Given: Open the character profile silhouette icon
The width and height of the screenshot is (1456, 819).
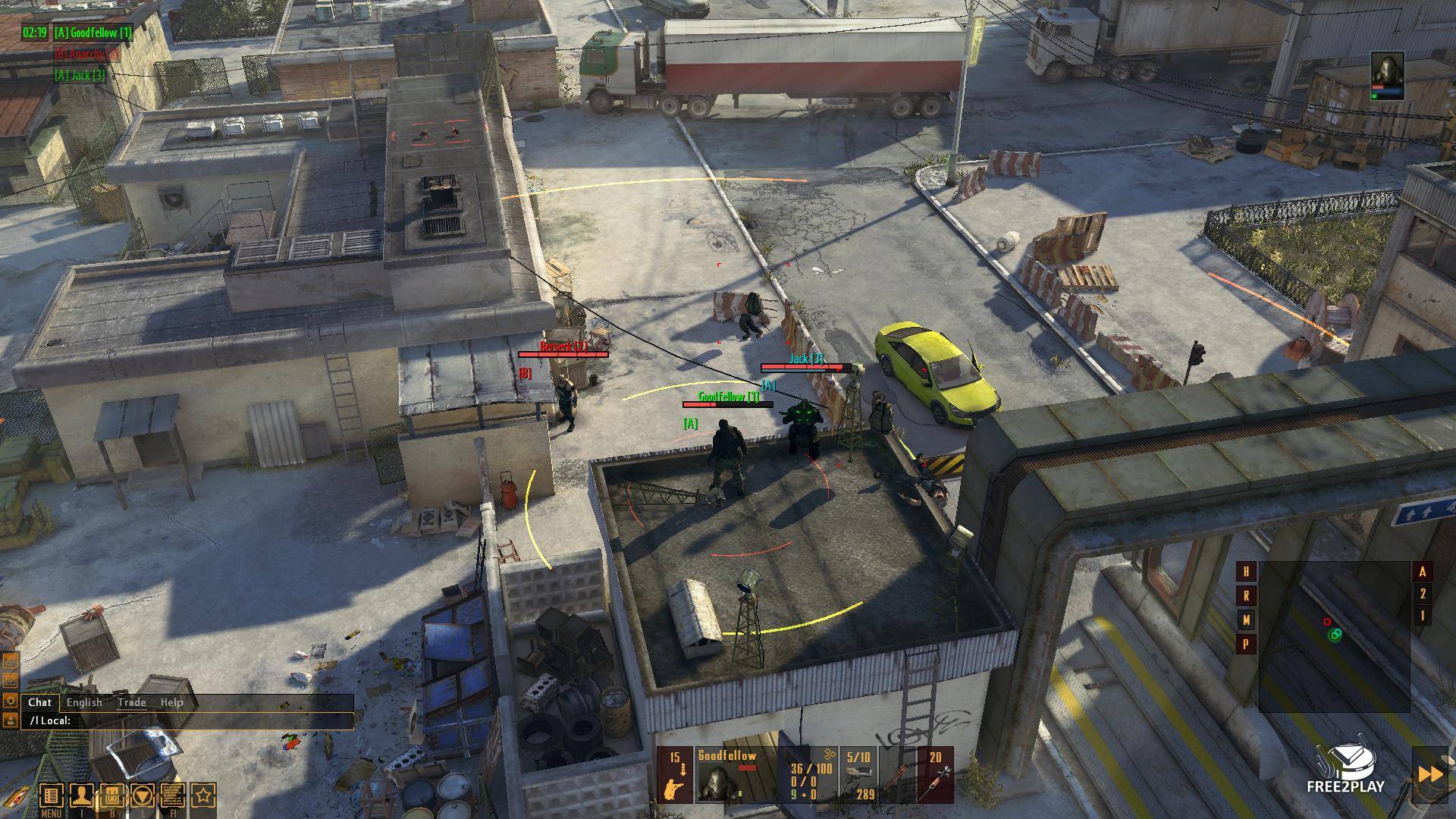Looking at the screenshot, I should pos(81,796).
